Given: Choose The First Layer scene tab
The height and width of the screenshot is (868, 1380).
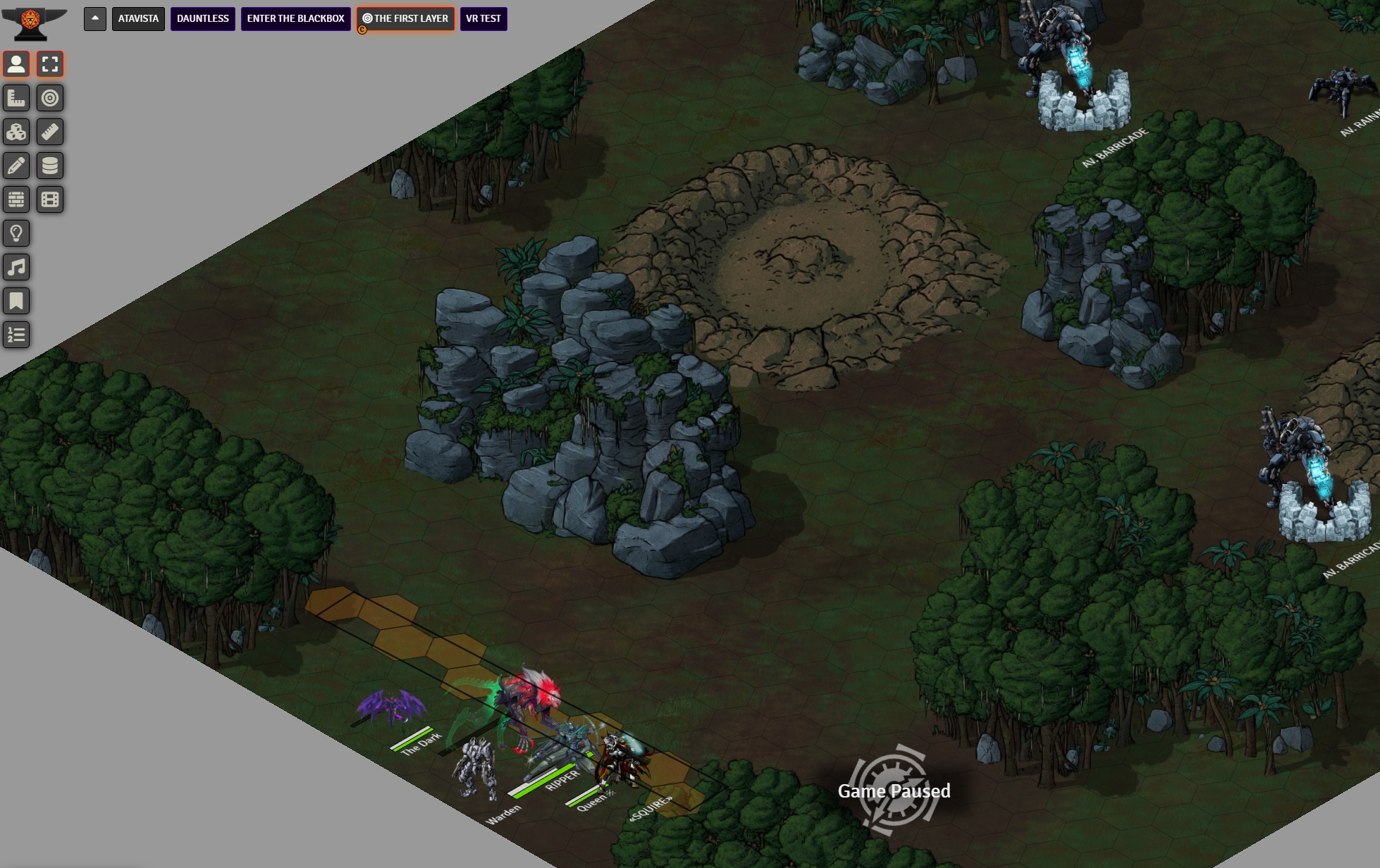Looking at the screenshot, I should point(406,19).
